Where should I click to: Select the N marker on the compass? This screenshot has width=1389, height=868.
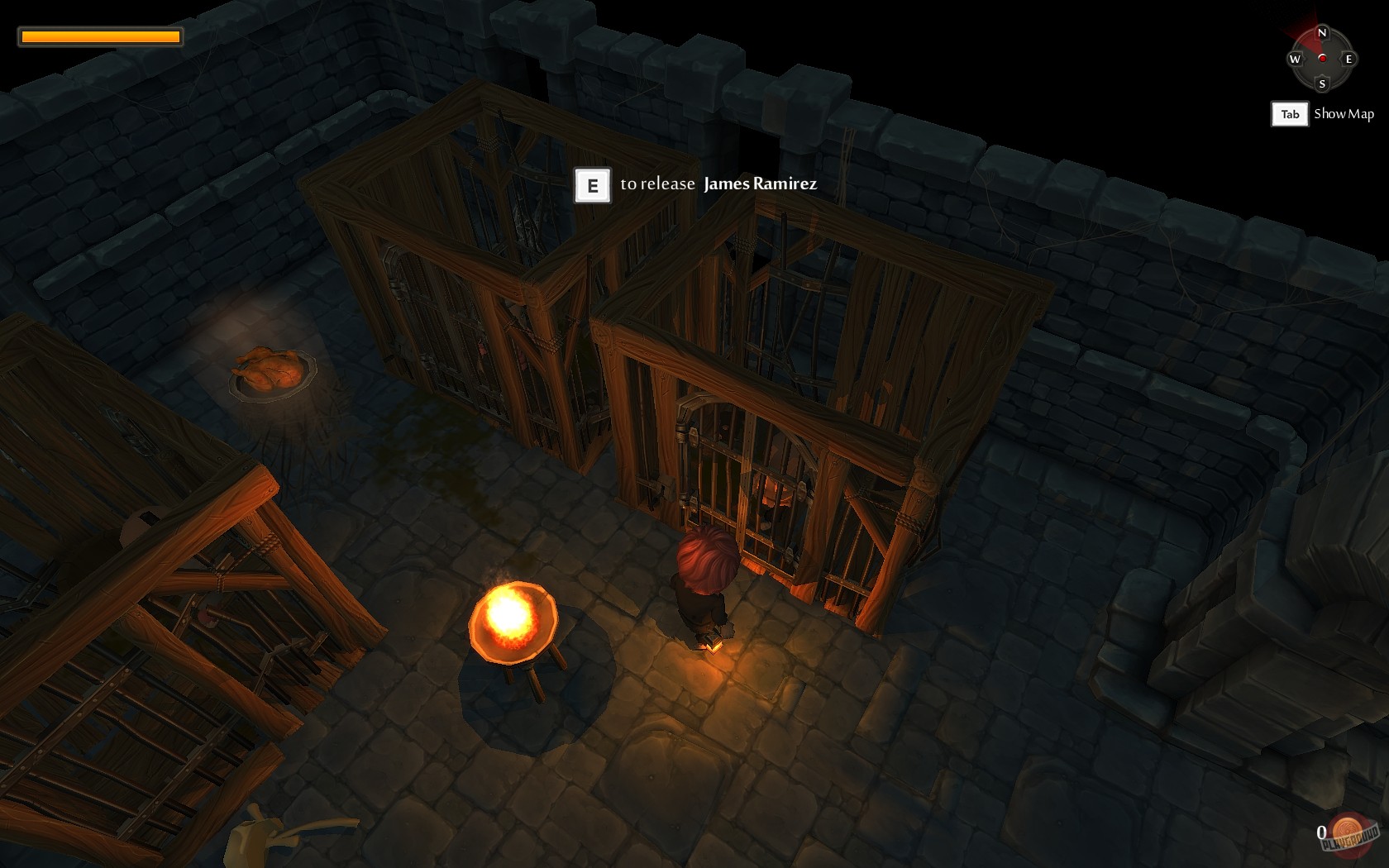click(1322, 32)
